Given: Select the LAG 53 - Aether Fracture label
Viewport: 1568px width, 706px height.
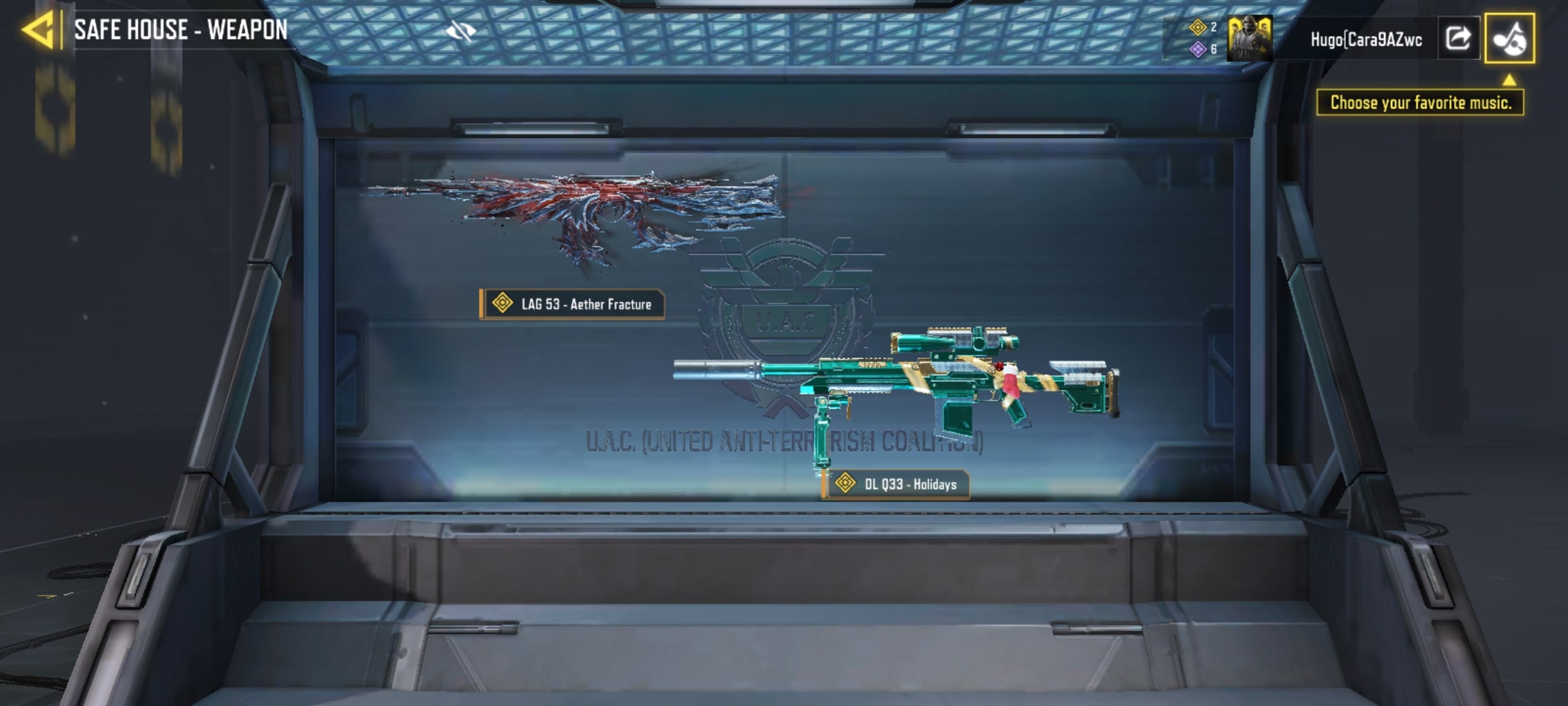Looking at the screenshot, I should coord(572,304).
